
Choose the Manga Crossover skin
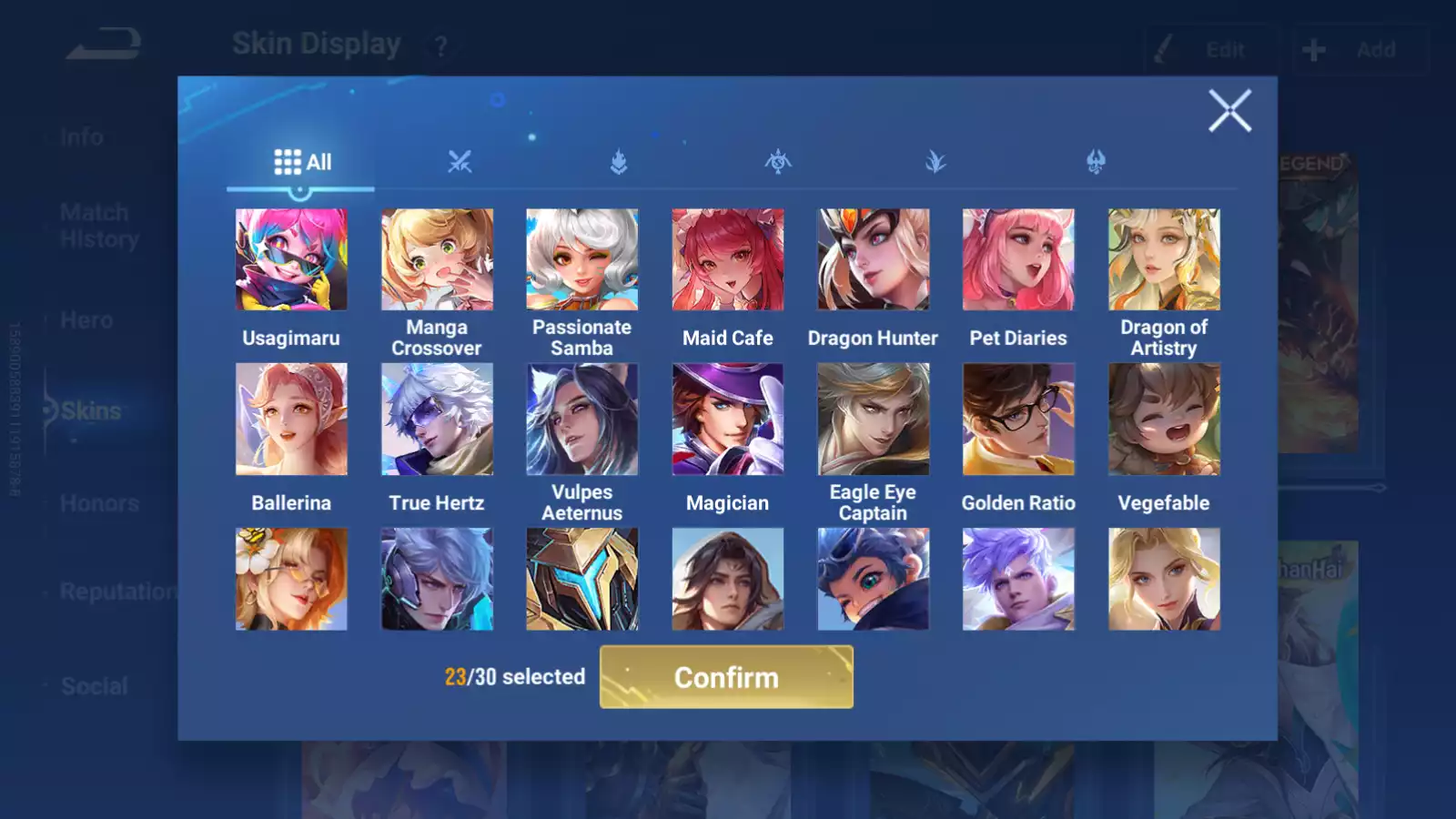click(x=437, y=260)
